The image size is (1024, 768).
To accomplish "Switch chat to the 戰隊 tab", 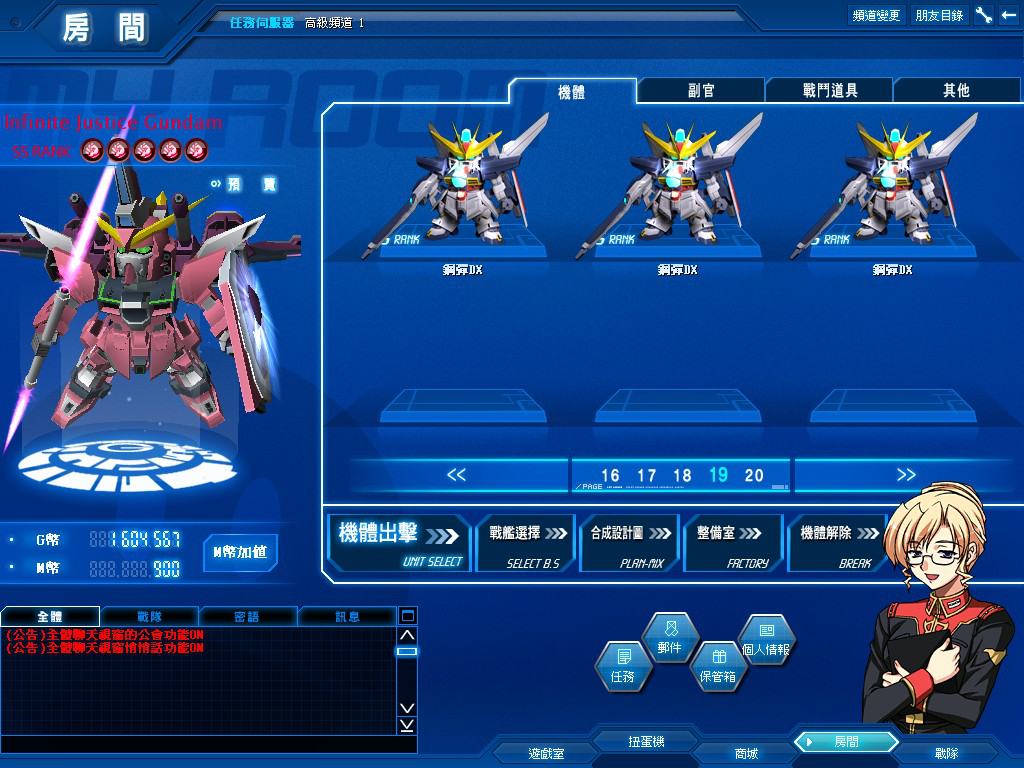I will pos(149,616).
